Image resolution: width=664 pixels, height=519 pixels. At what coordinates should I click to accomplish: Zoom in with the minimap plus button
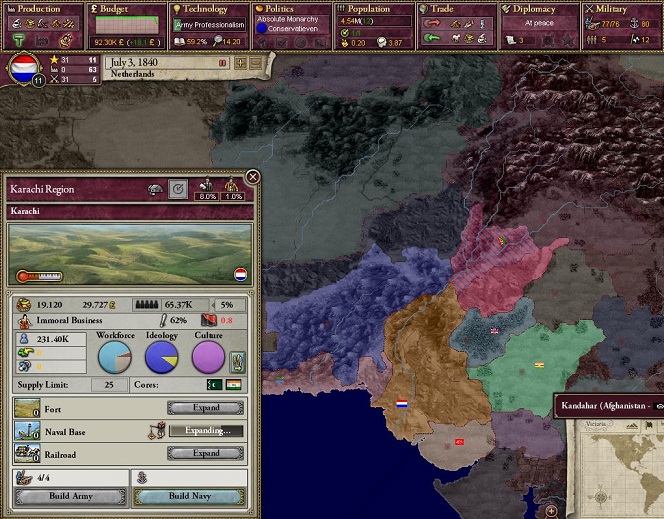(551, 511)
